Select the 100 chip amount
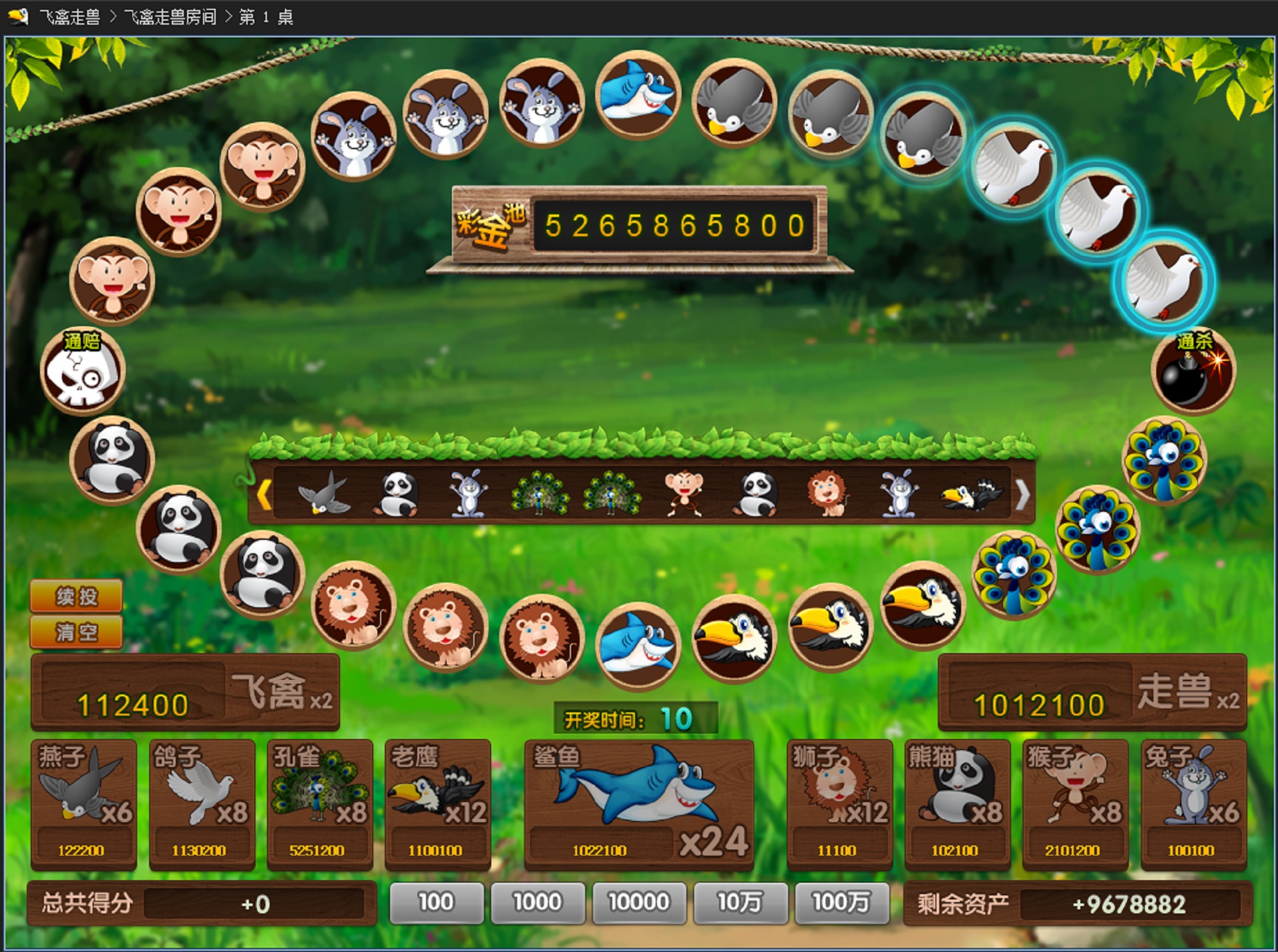This screenshot has width=1278, height=952. 436,903
